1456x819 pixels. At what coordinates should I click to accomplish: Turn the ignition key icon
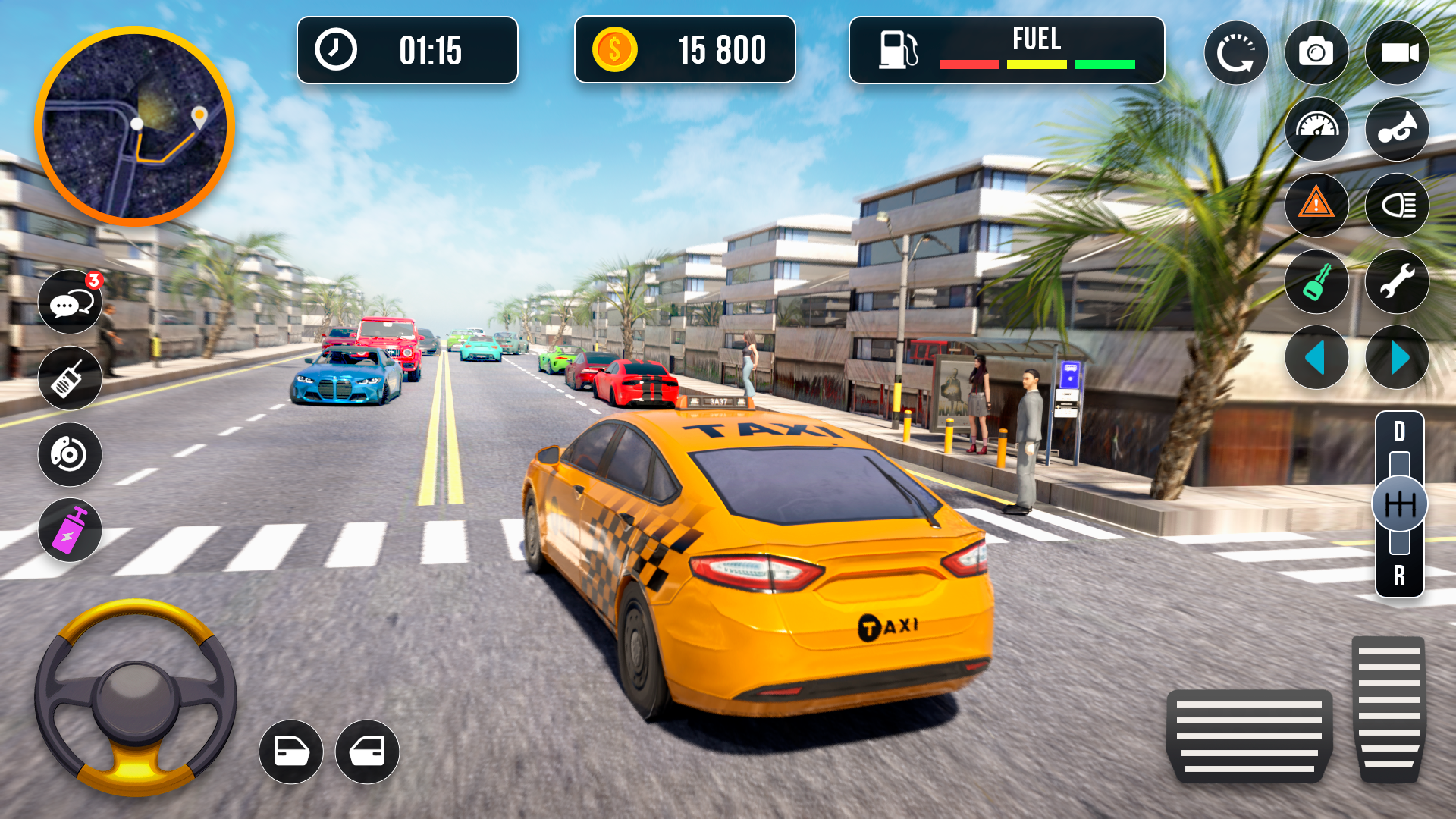[x=1317, y=282]
